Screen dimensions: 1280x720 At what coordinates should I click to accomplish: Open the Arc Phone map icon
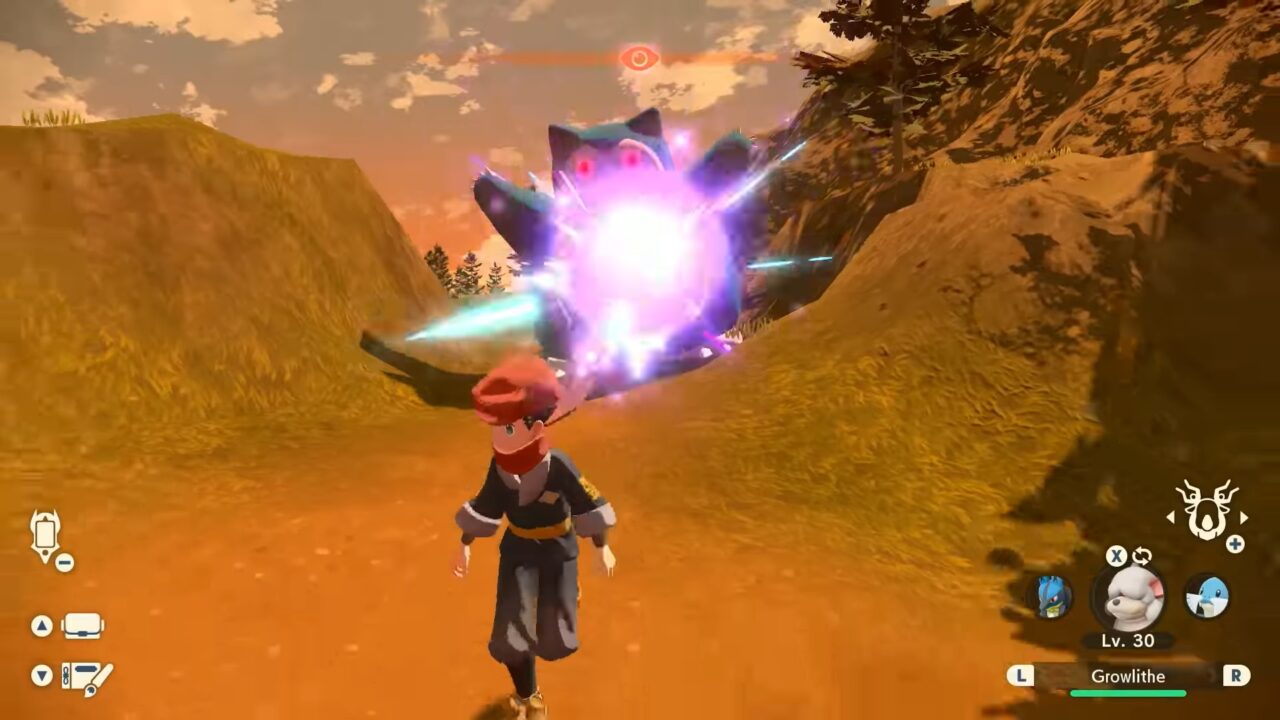pyautogui.click(x=46, y=536)
